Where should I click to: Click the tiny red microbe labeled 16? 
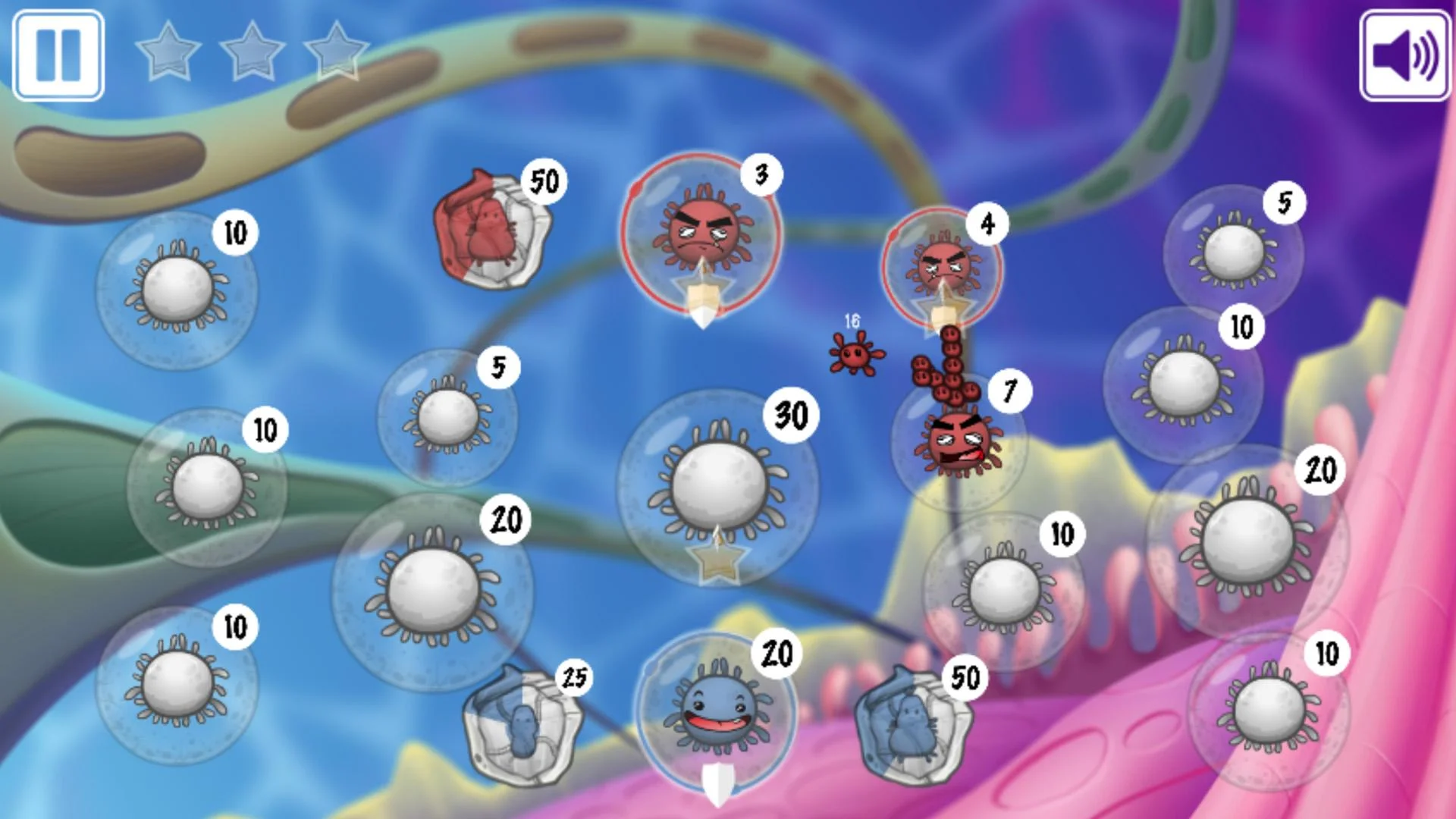855,356
